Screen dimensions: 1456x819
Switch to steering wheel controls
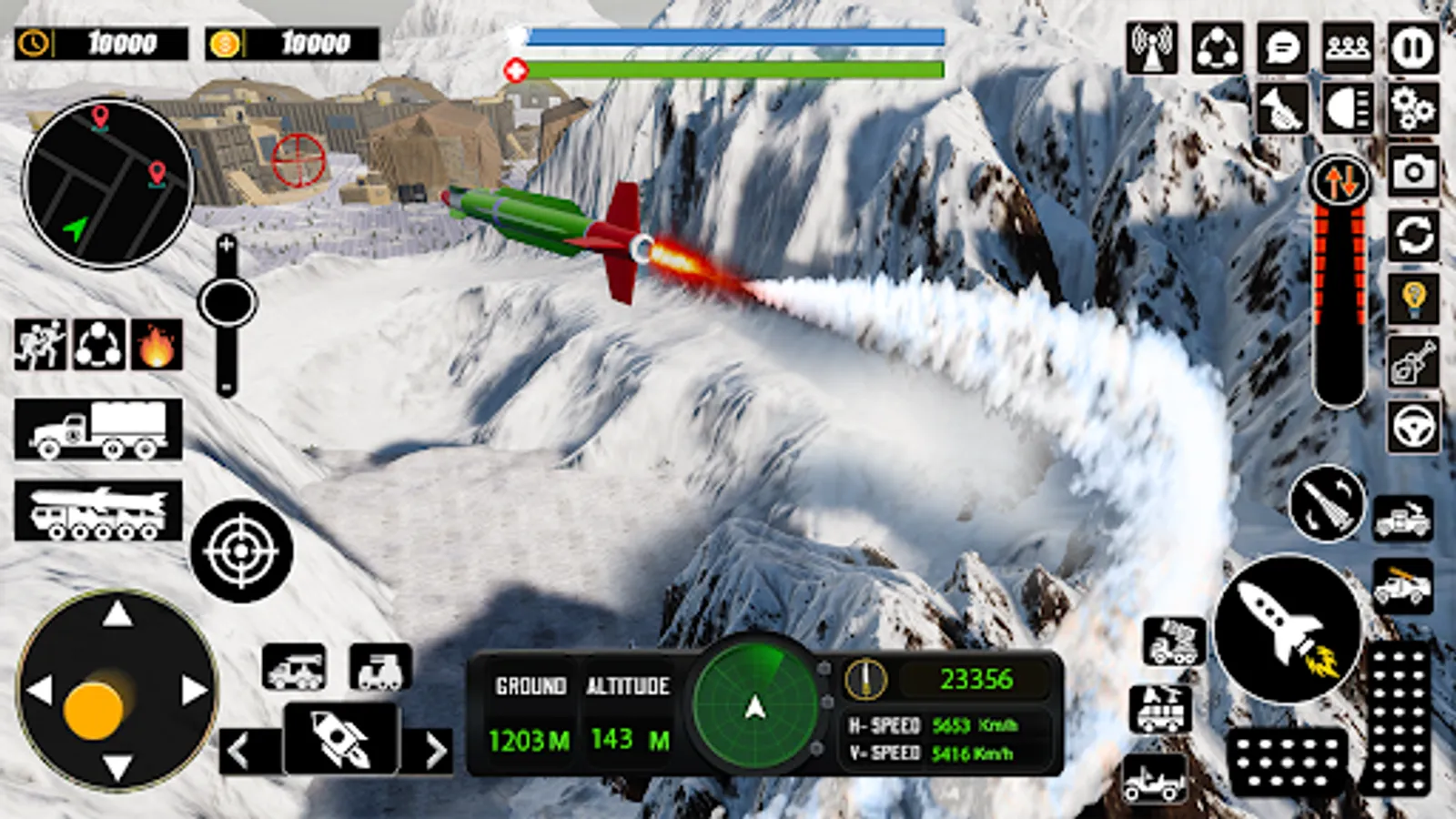1412,426
